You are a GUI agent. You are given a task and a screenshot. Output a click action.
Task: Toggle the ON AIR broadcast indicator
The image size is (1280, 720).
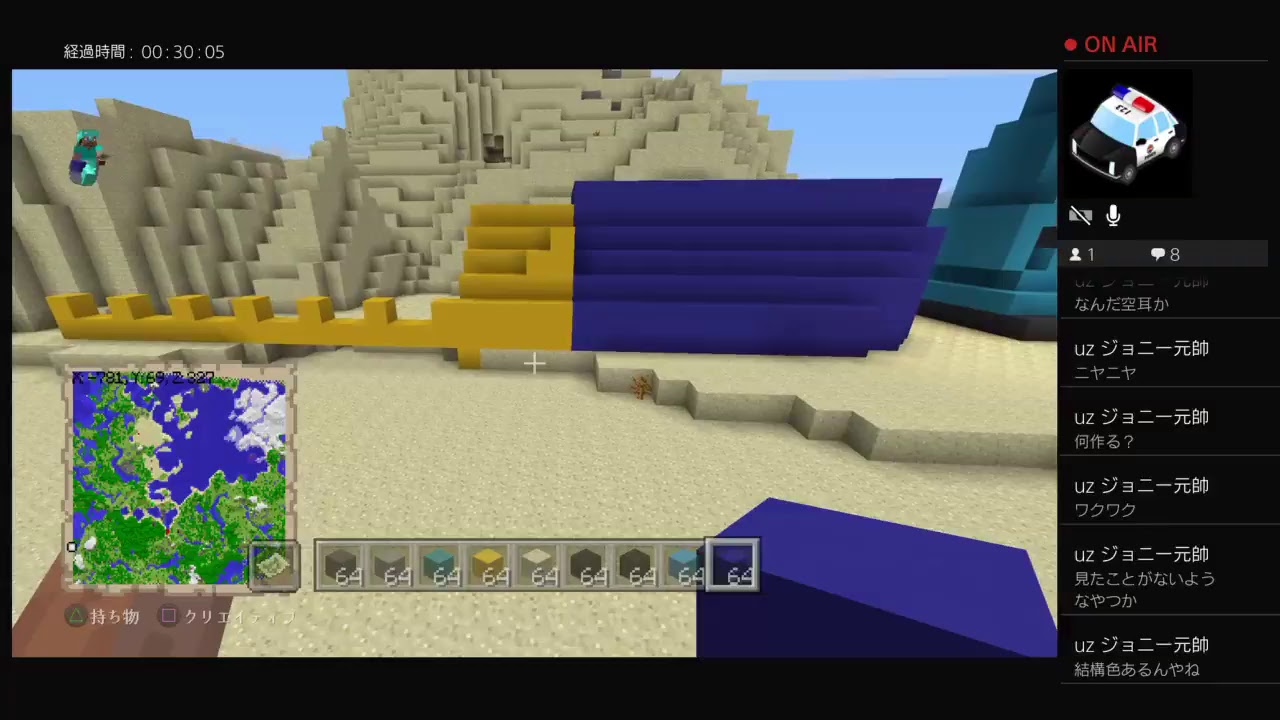(x=1112, y=44)
